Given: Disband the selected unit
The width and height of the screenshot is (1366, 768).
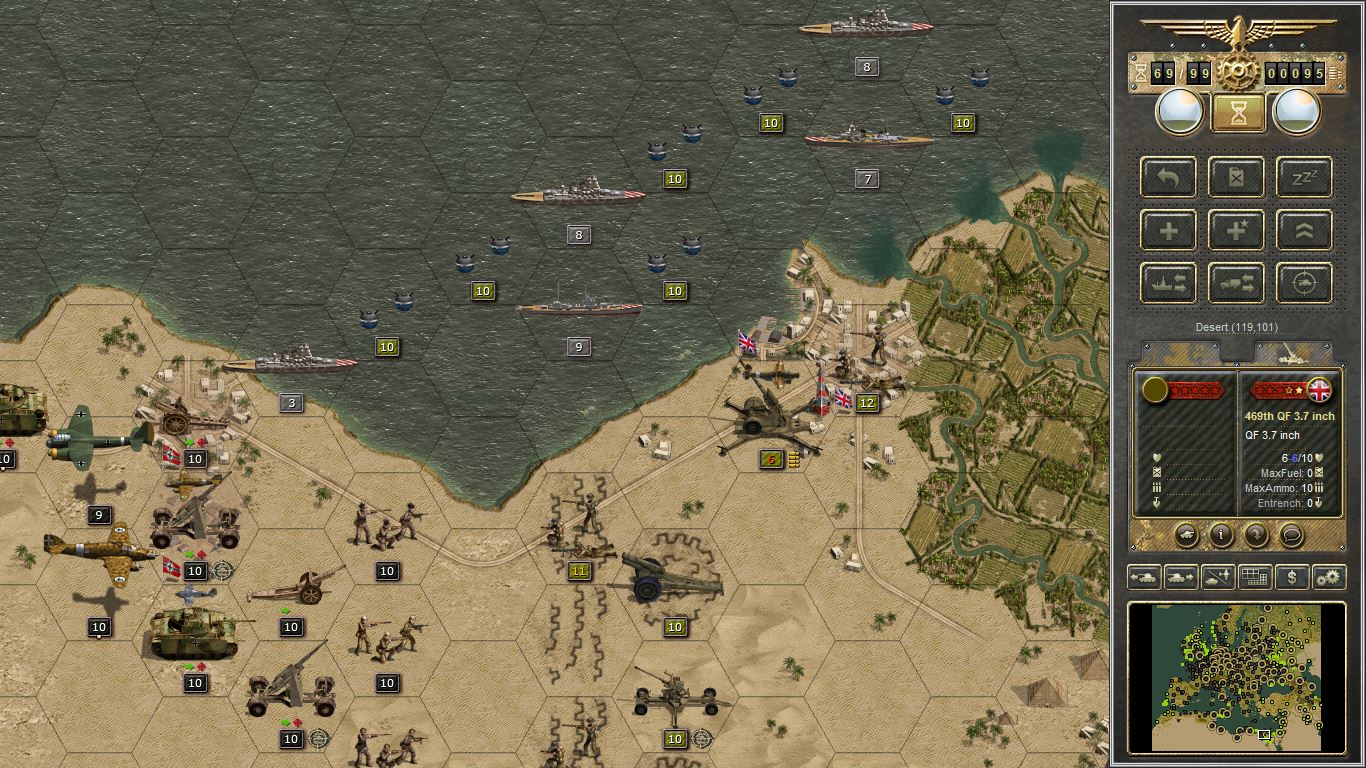Looking at the screenshot, I should (x=1236, y=177).
